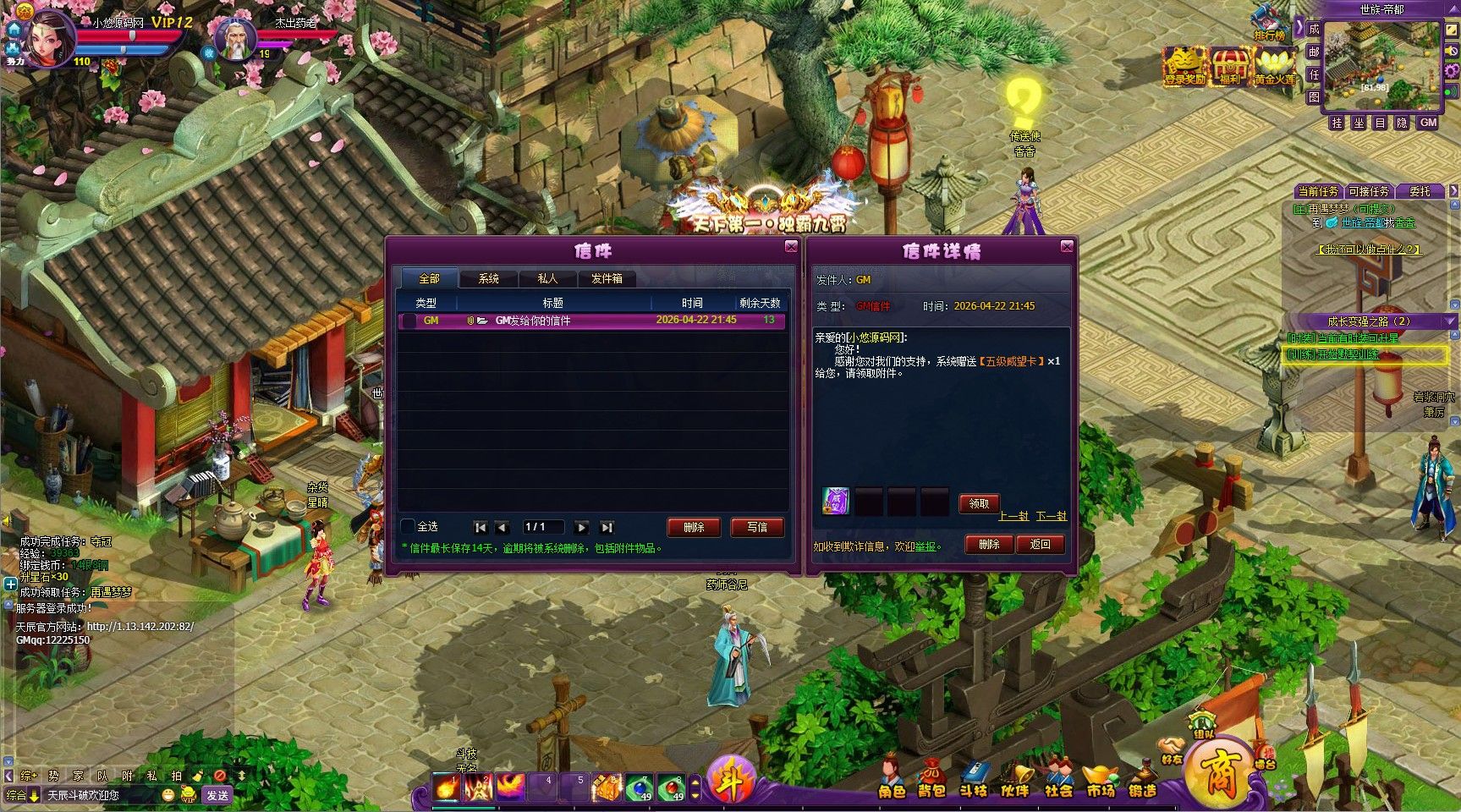
Task: Close the 信件详情 mail detail window
Action: tap(1067, 246)
